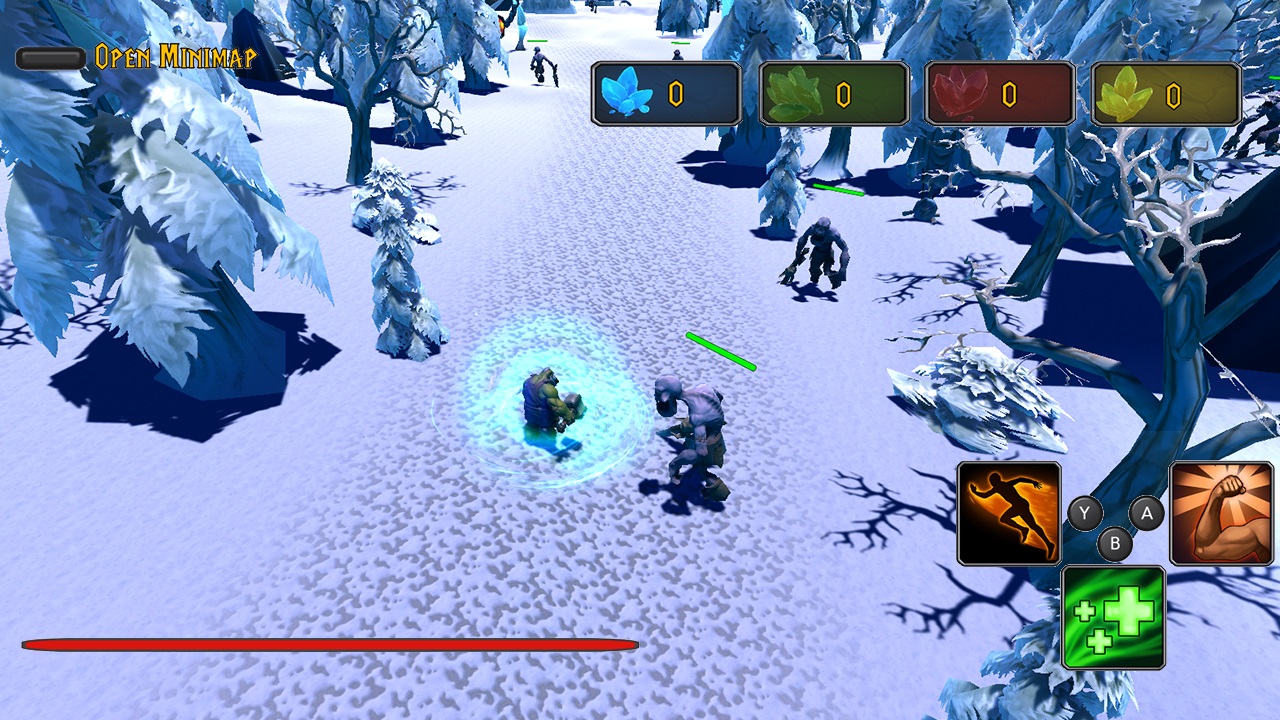Use the green Heal ability icon
The width and height of the screenshot is (1280, 720).
coord(1114,617)
